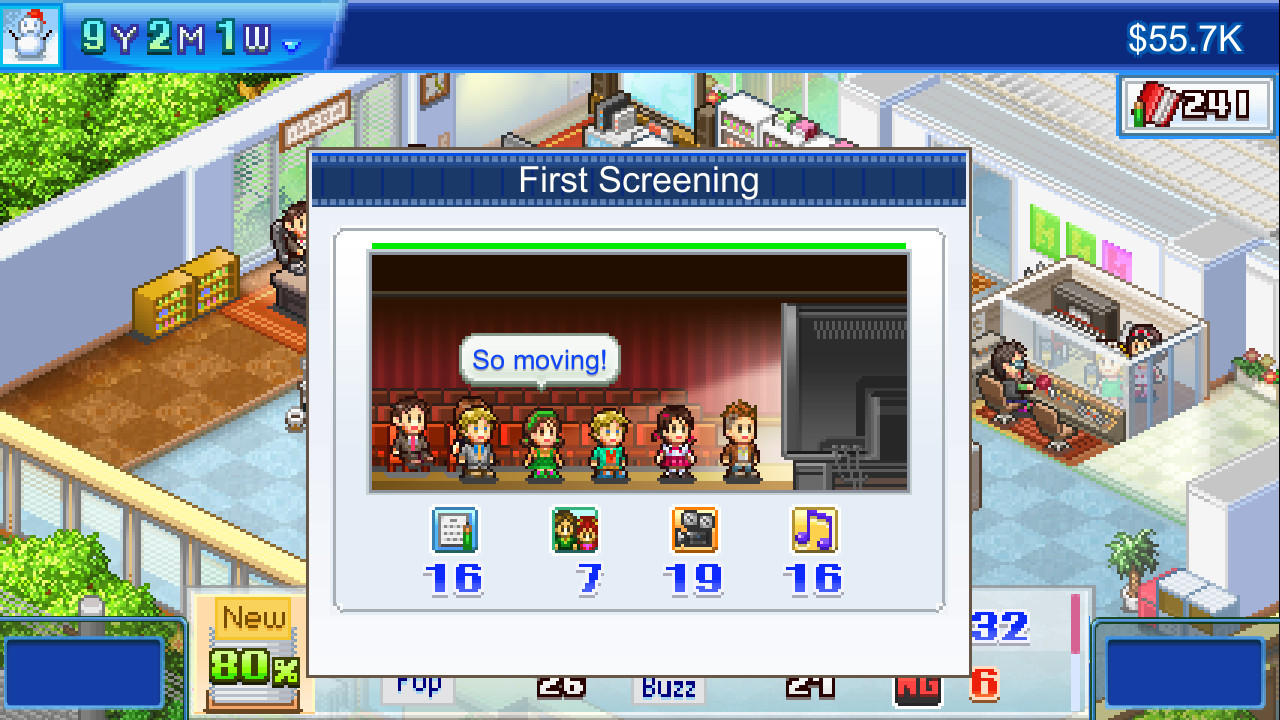Select the movie camera stat icon

694,531
